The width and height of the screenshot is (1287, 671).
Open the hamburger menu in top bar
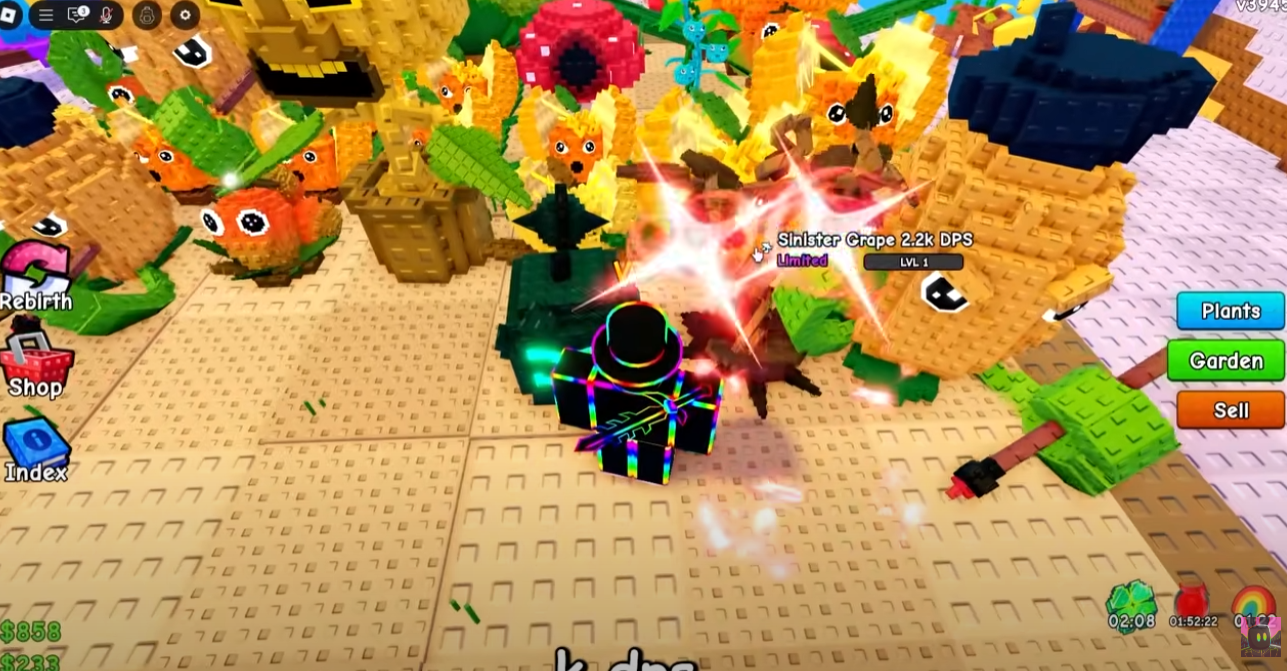(45, 15)
